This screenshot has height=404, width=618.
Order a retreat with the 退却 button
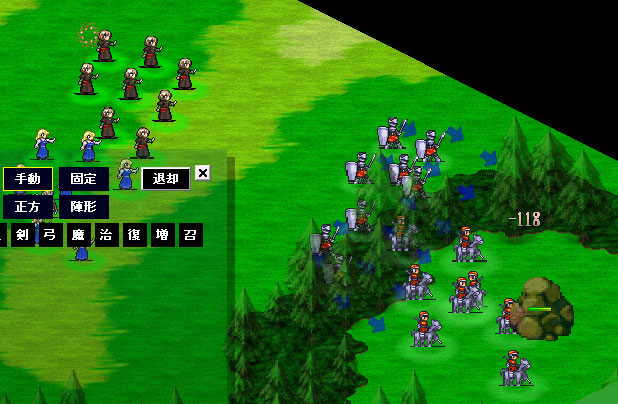click(165, 179)
